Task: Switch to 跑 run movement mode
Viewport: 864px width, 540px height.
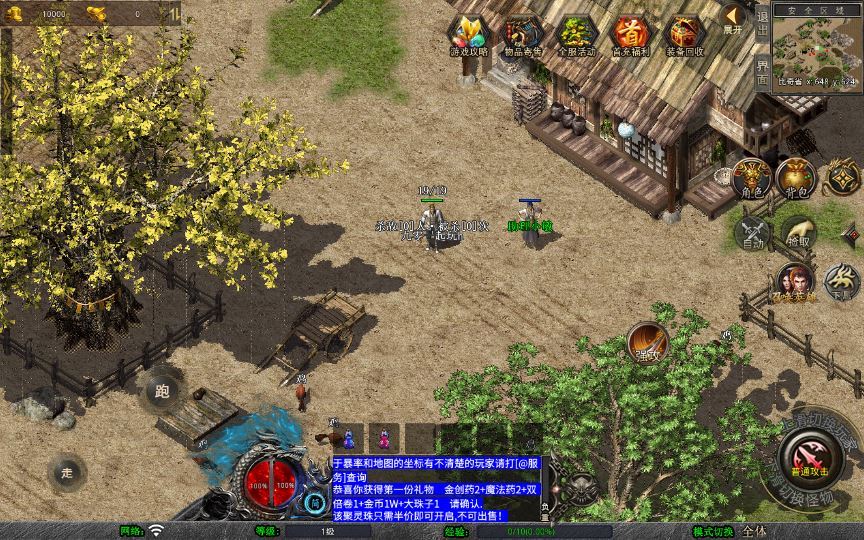Action: 162,391
